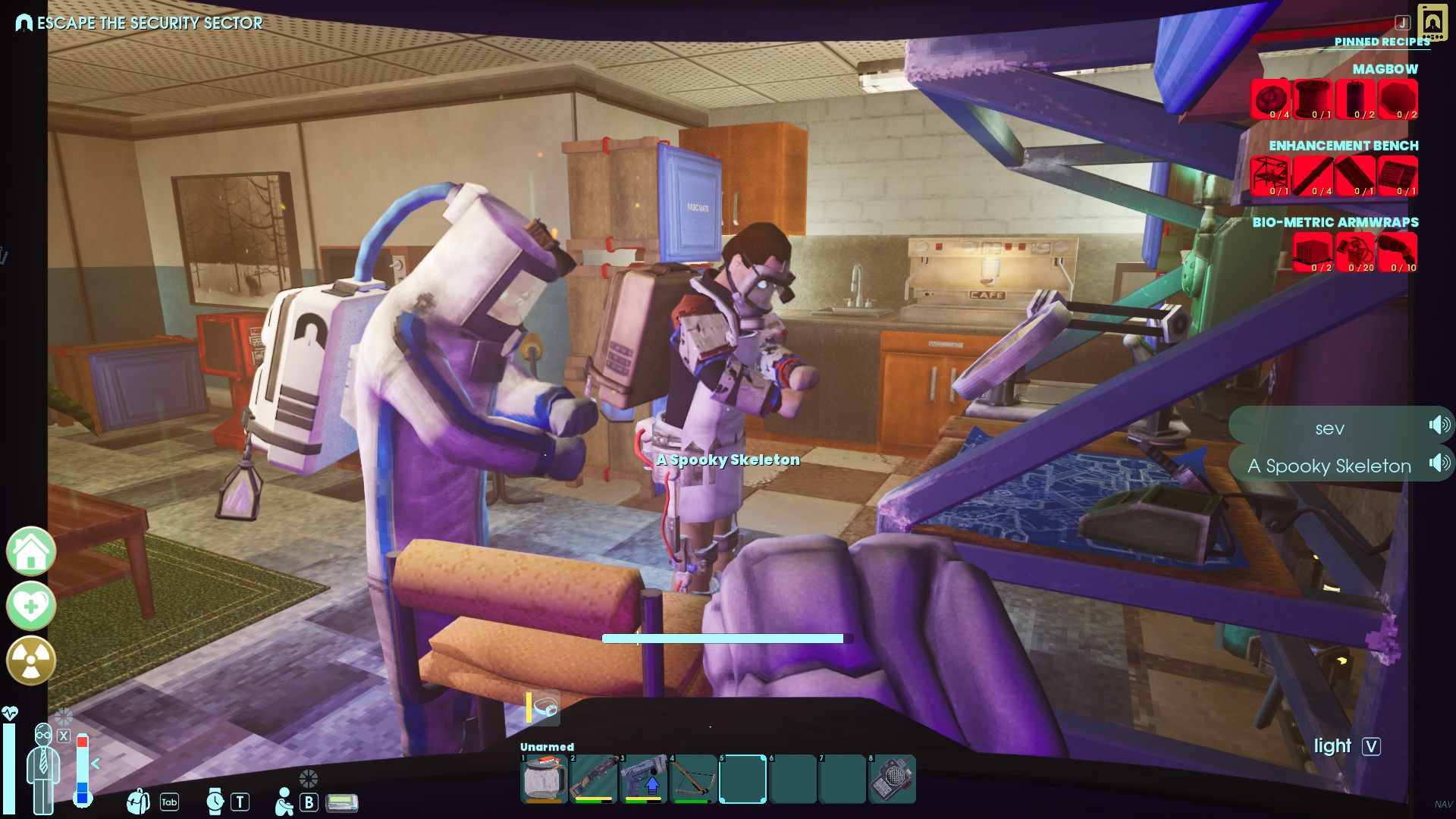Select the coffee pot hotbar slot
Screen dimensions: 1456x819
[543, 779]
